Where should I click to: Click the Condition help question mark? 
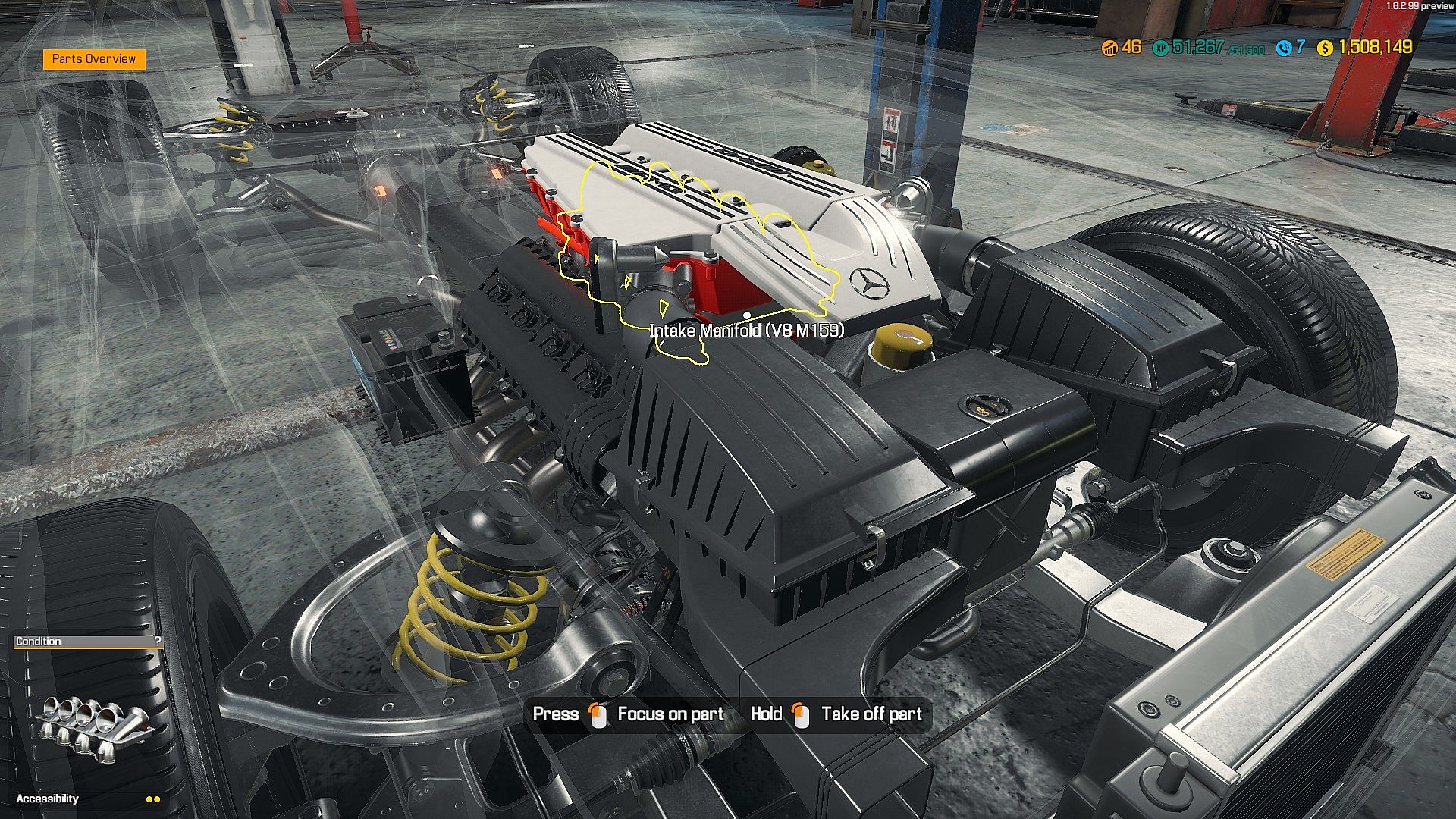(157, 642)
